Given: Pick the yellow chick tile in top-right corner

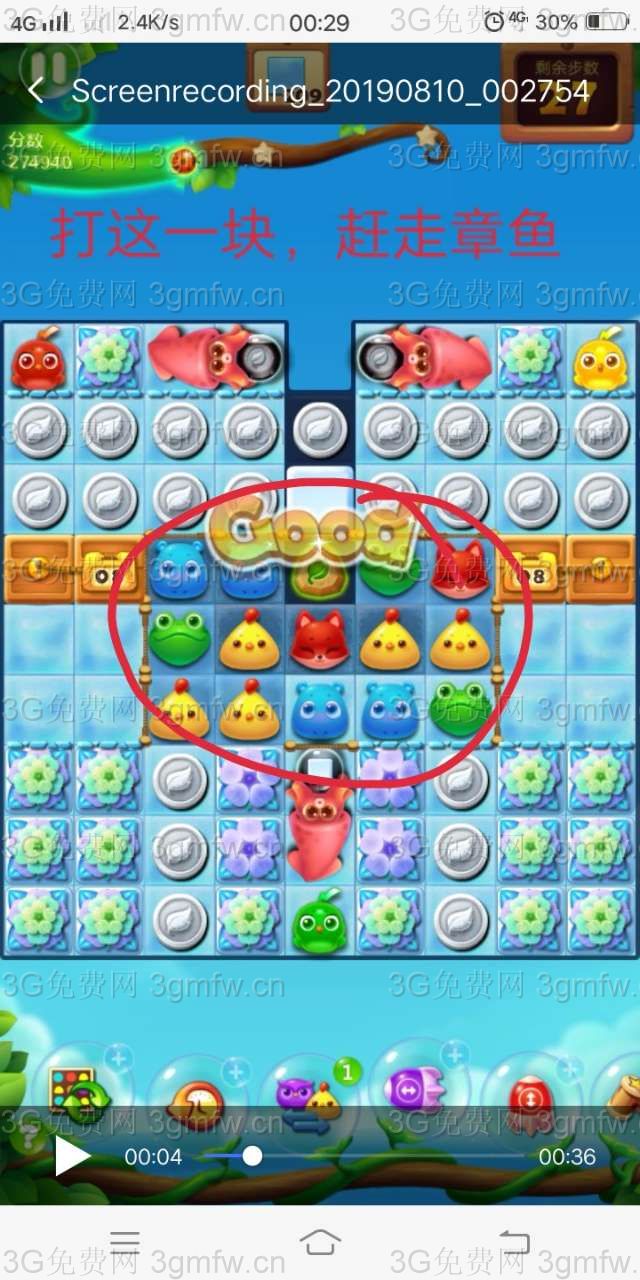Looking at the screenshot, I should pos(602,359).
